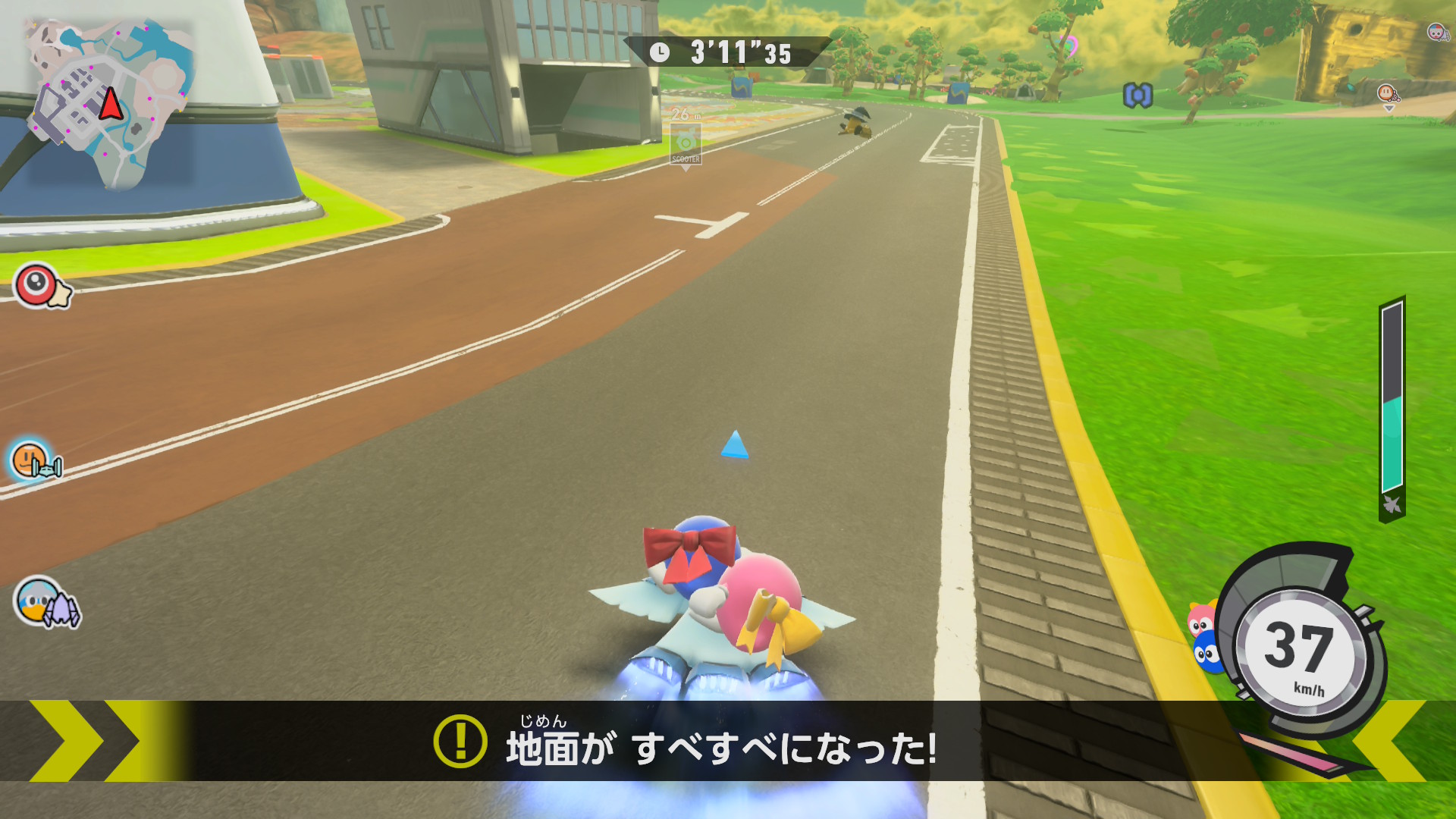Image resolution: width=1456 pixels, height=819 pixels.
Task: Click the blue patch item marker
Action: [x=1137, y=96]
